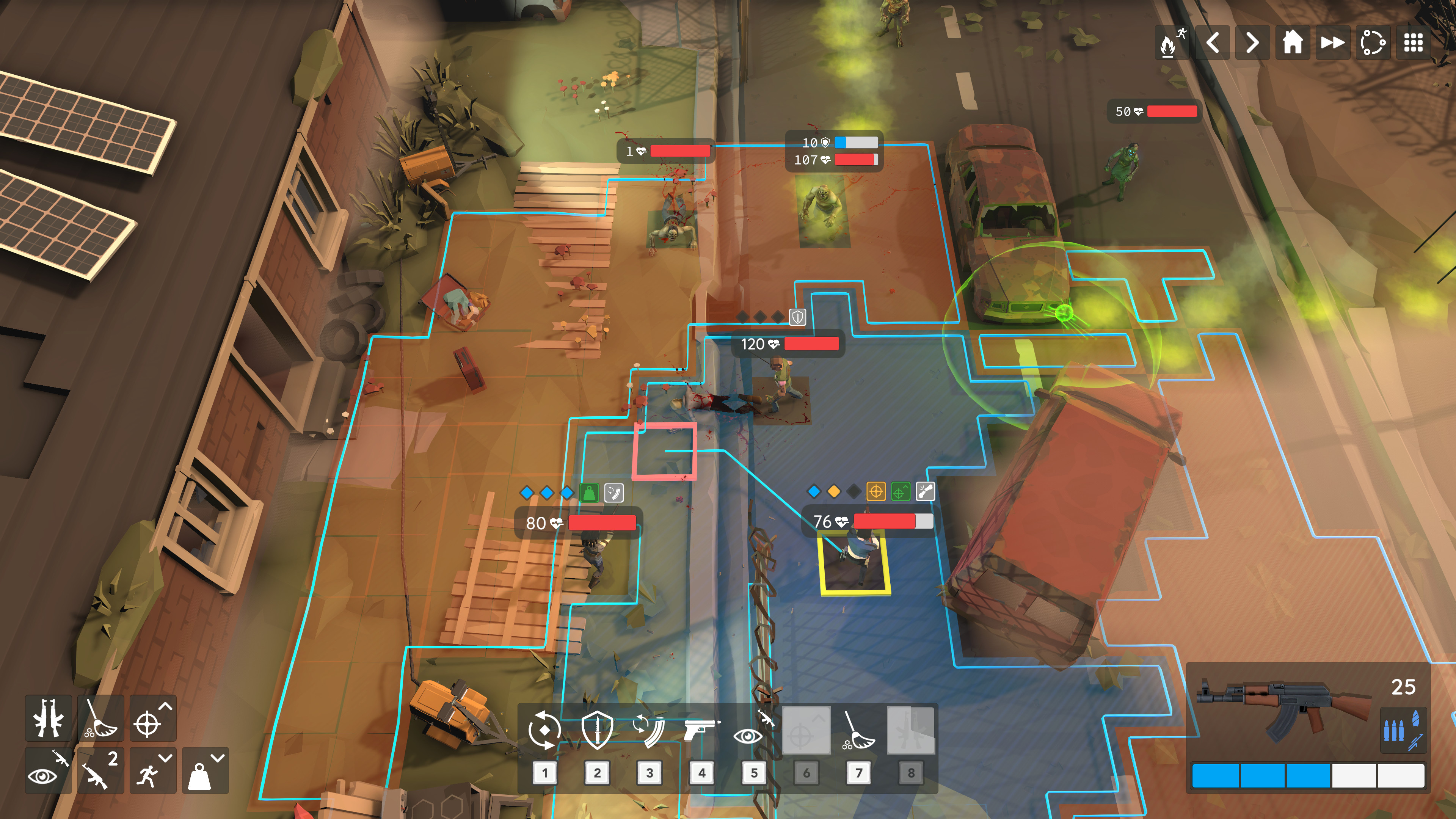Viewport: 1456px width, 819px height.
Task: Select the Rotate ability in hotbar slot 1
Action: [544, 729]
